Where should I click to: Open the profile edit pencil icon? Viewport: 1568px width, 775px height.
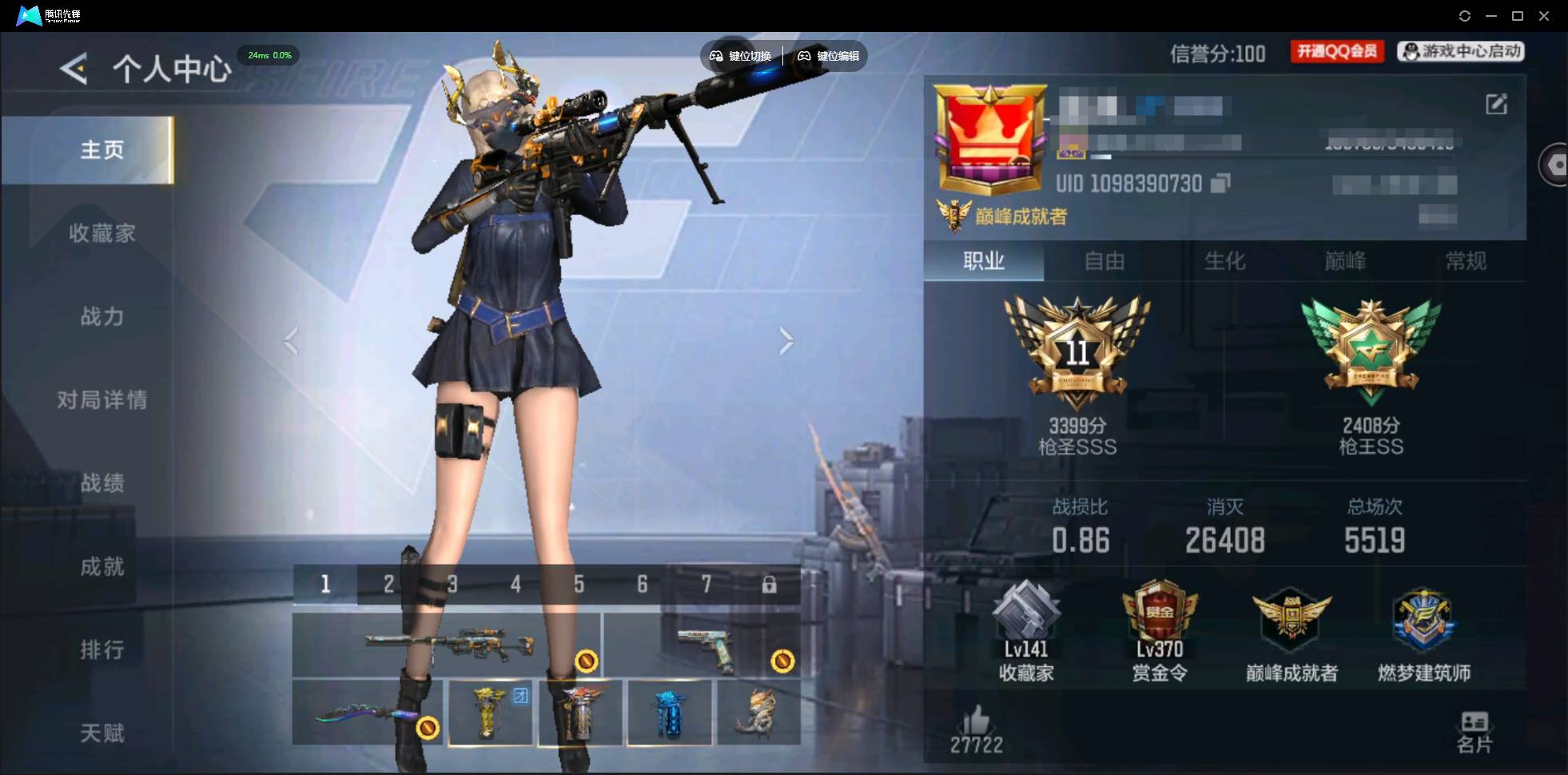1498,105
